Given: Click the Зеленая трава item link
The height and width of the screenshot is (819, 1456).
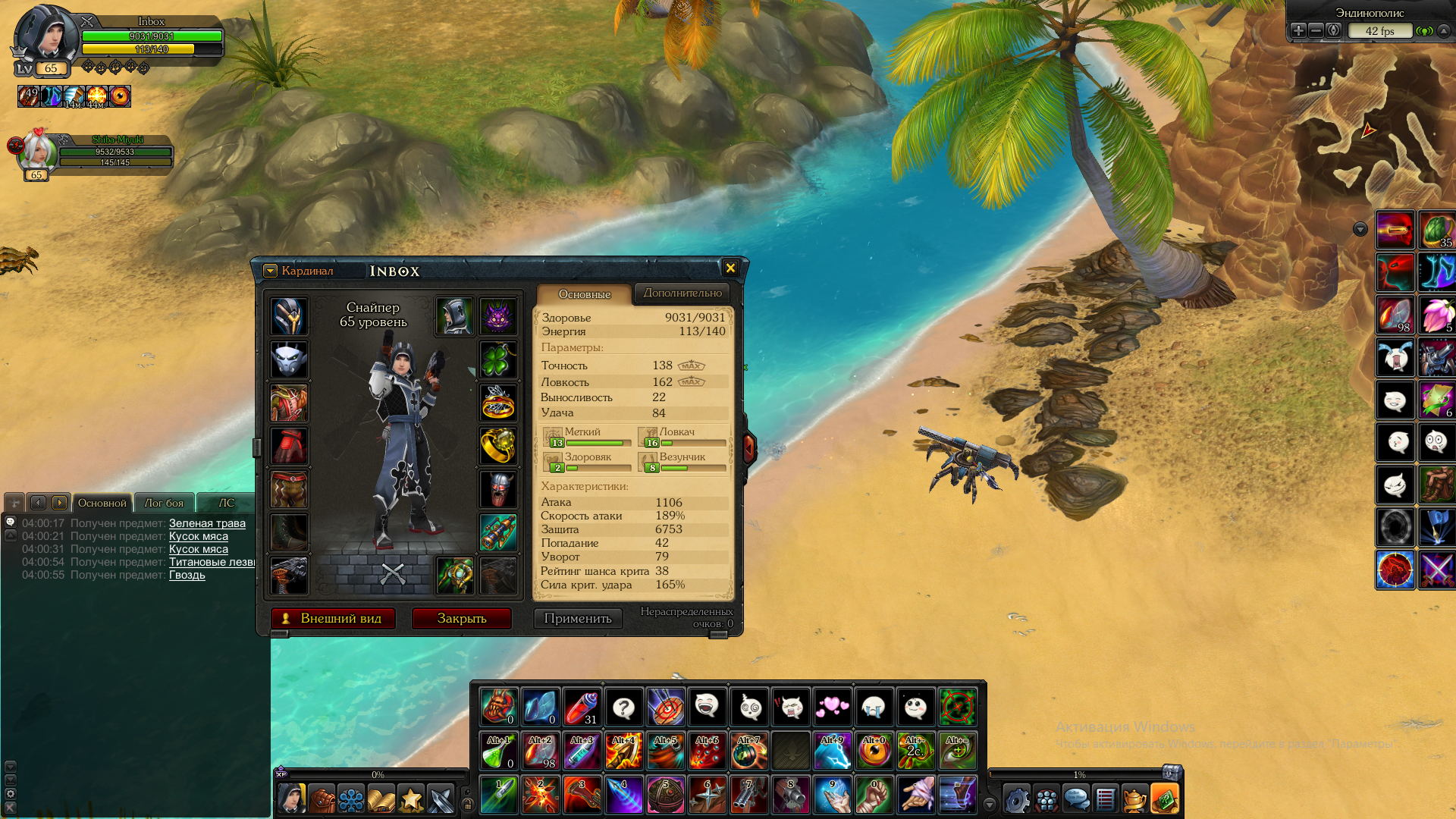Looking at the screenshot, I should pyautogui.click(x=207, y=523).
